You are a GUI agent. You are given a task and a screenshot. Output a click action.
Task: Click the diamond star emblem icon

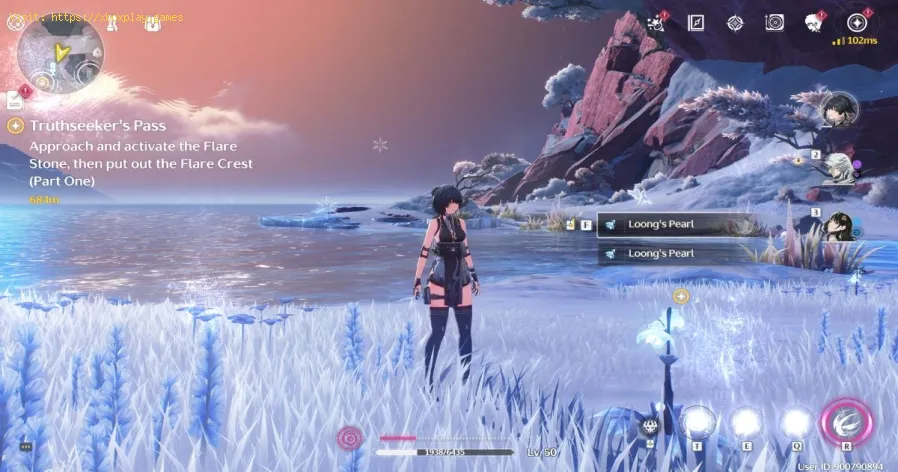[734, 22]
